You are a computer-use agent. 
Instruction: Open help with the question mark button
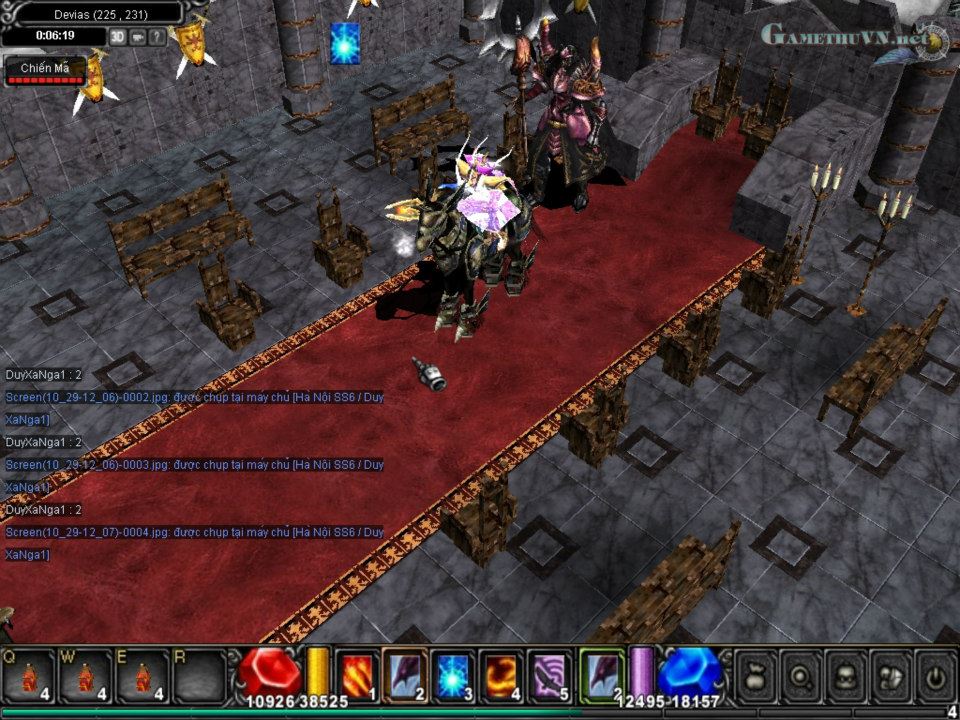(157, 37)
